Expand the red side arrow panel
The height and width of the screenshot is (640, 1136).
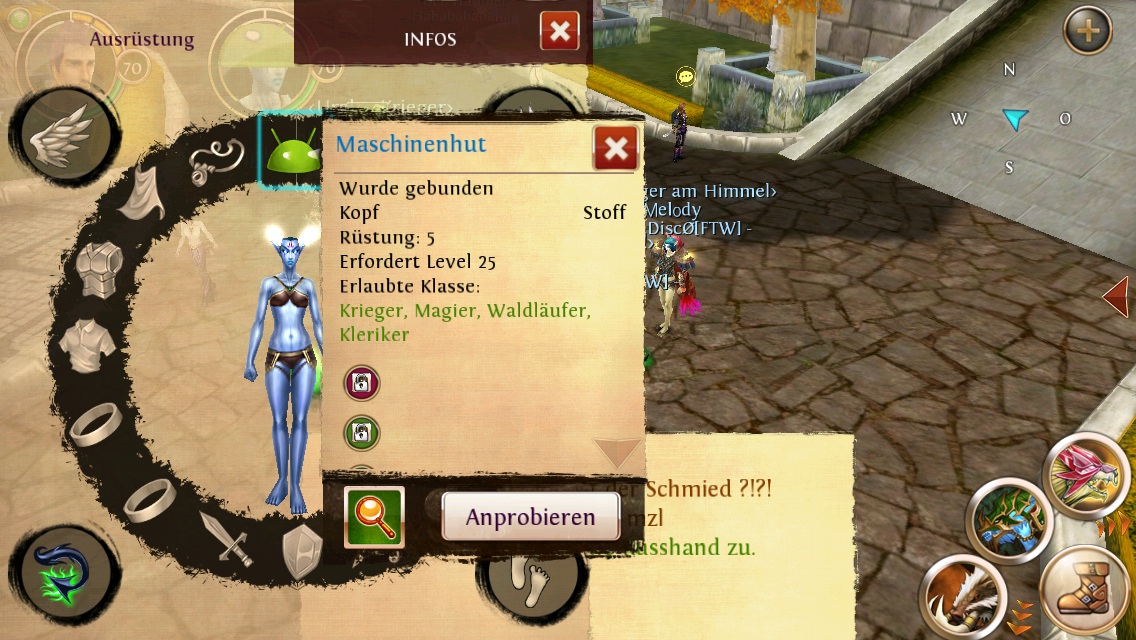pos(1116,298)
